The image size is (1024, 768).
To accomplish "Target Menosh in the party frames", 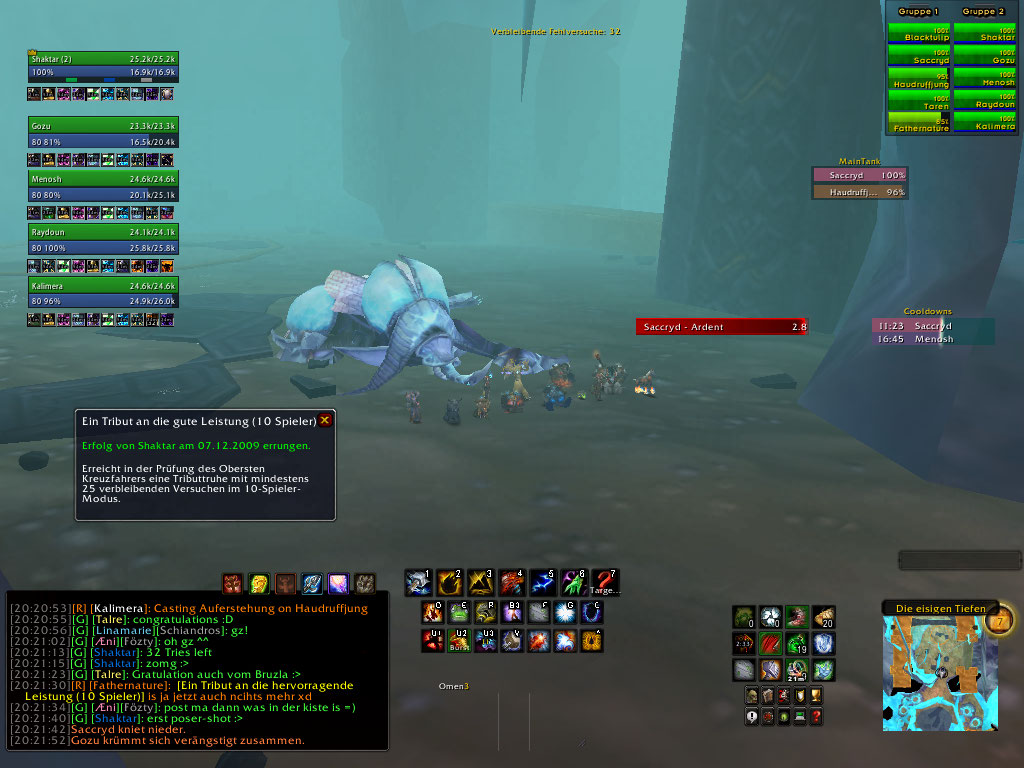I will coord(103,187).
